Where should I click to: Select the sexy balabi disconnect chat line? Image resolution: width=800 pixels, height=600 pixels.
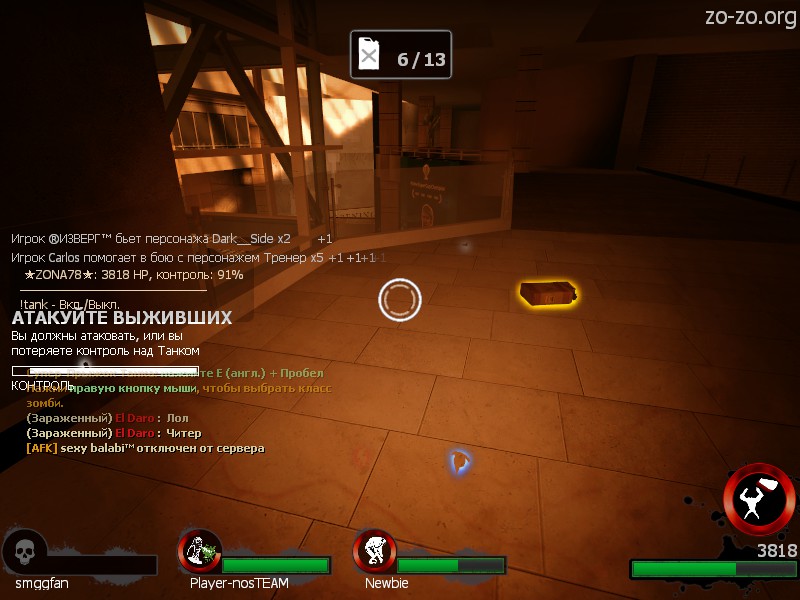[x=145, y=449]
